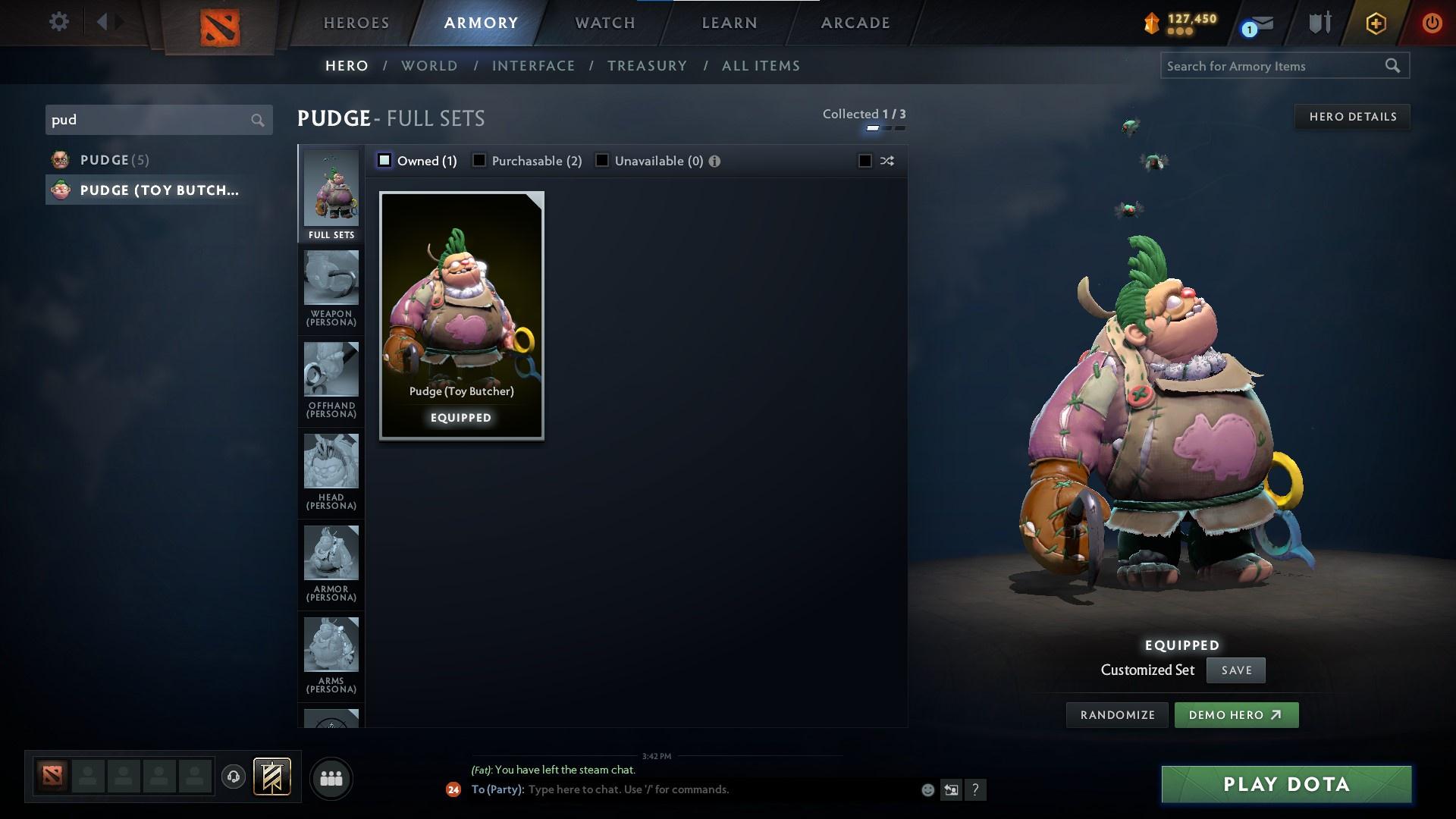Select the Pudge (Toy Butcher) set thumbnail
This screenshot has width=1456, height=819.
460,315
